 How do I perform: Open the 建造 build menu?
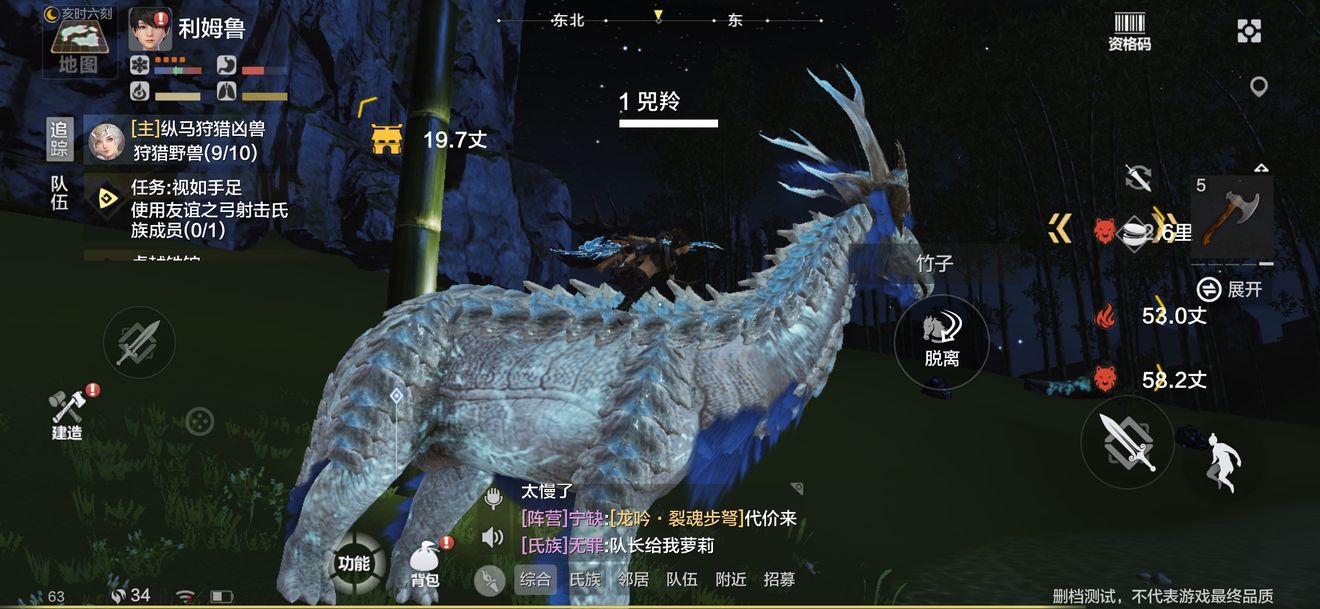click(68, 412)
